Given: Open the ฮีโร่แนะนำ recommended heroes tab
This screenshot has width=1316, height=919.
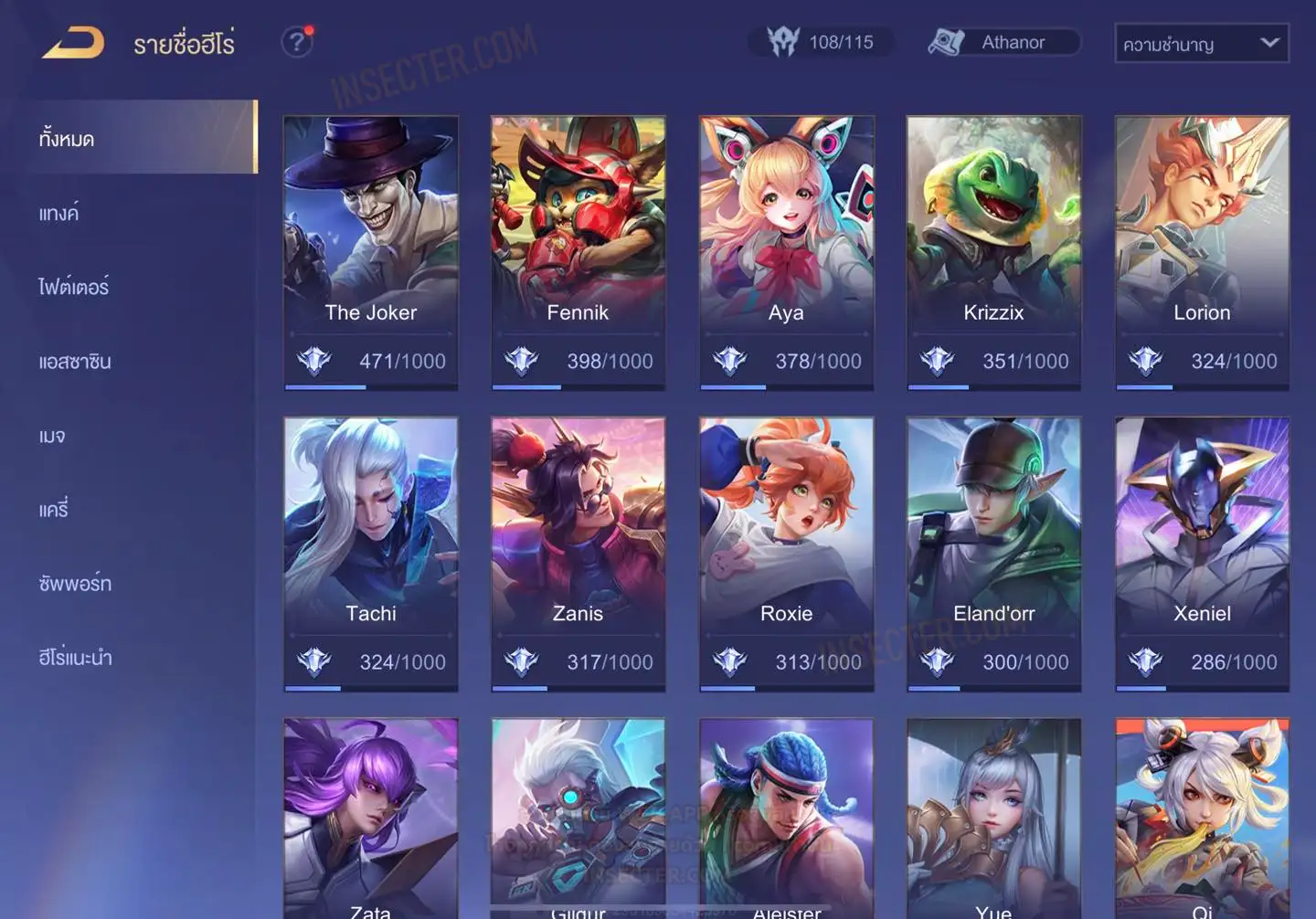Looking at the screenshot, I should coord(75,658).
